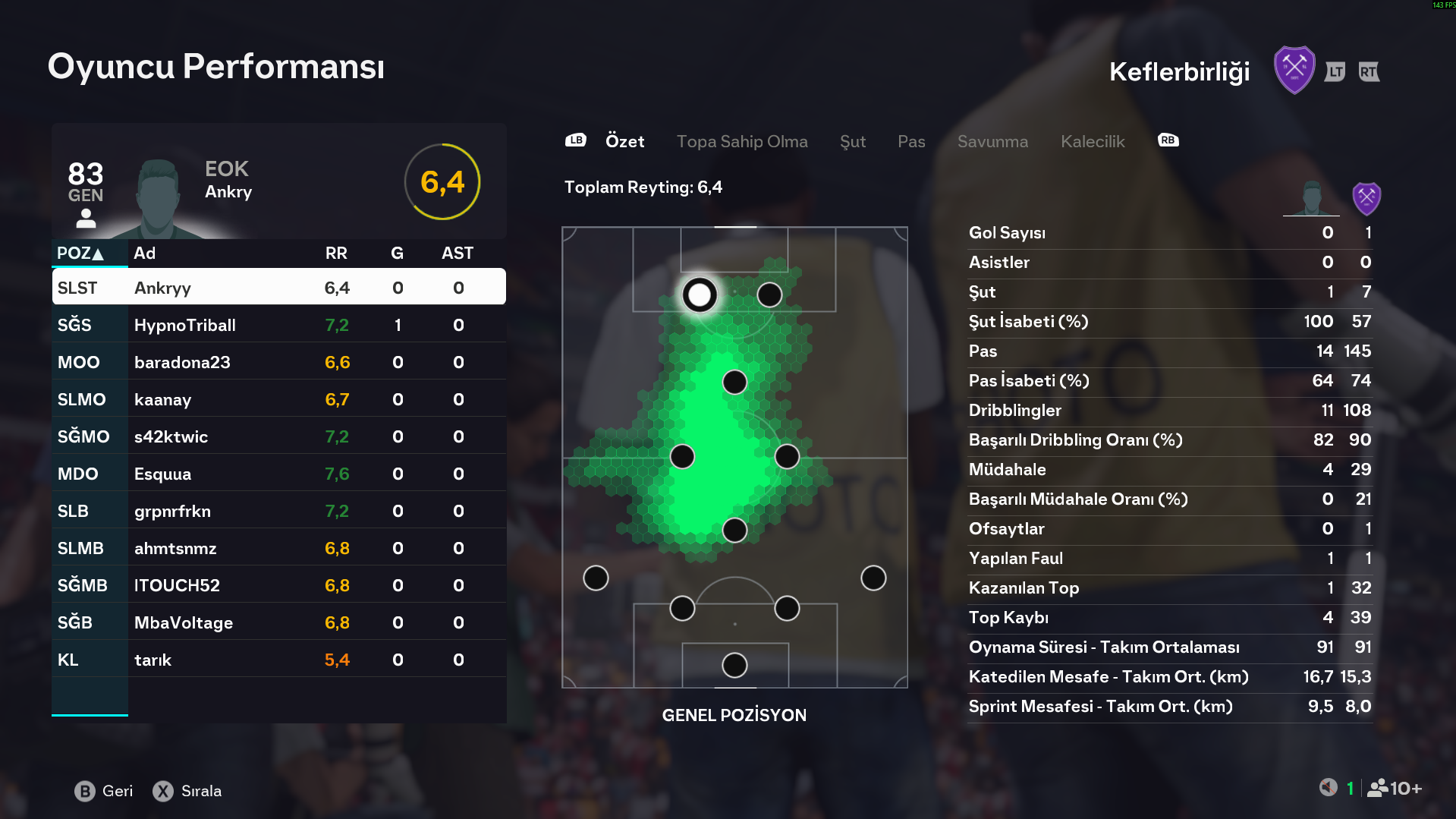Screen dimensions: 1456x819
Task: Select the Özet tab
Action: (624, 142)
